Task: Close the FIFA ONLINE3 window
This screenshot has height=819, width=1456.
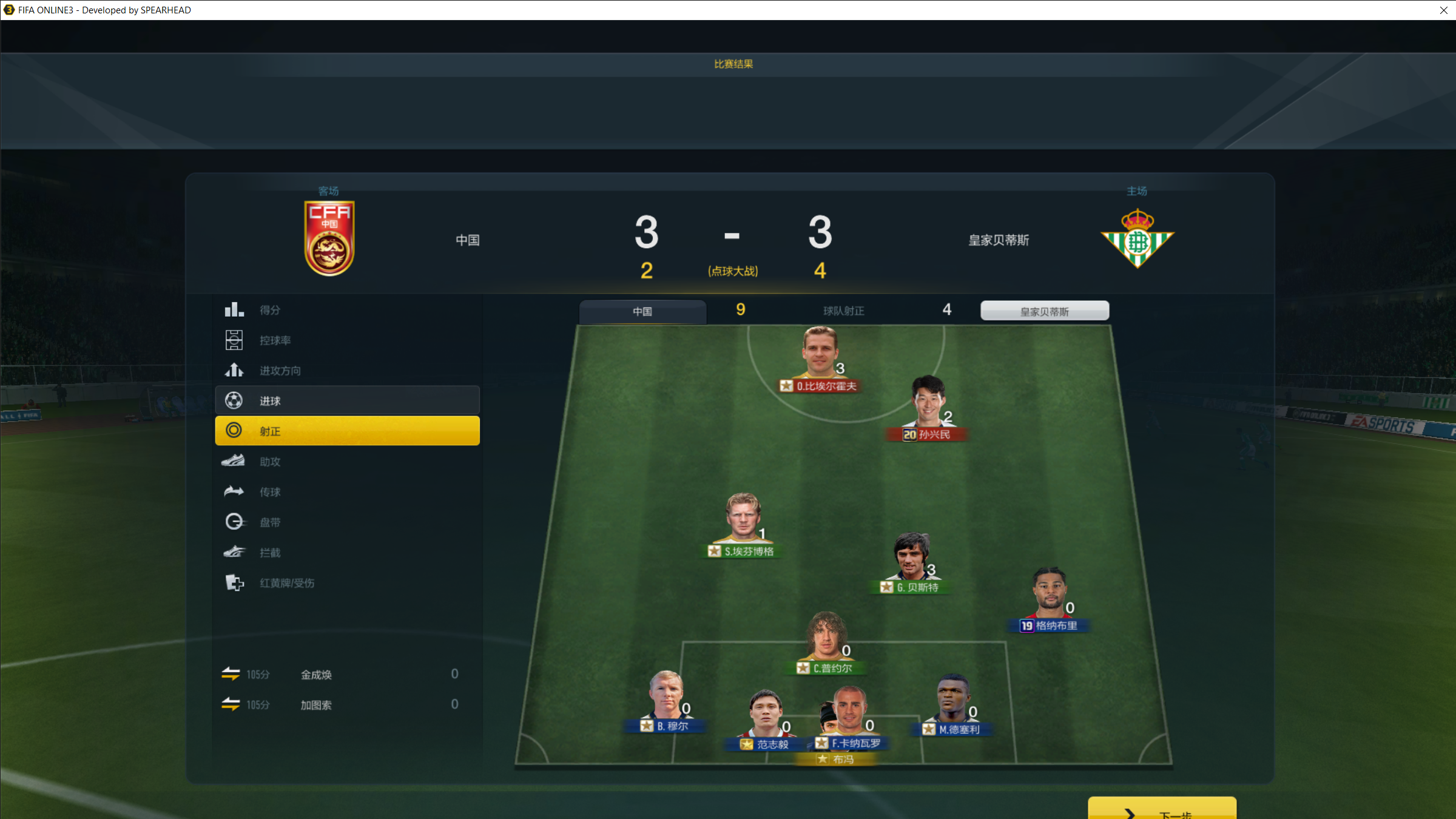Action: click(1443, 10)
